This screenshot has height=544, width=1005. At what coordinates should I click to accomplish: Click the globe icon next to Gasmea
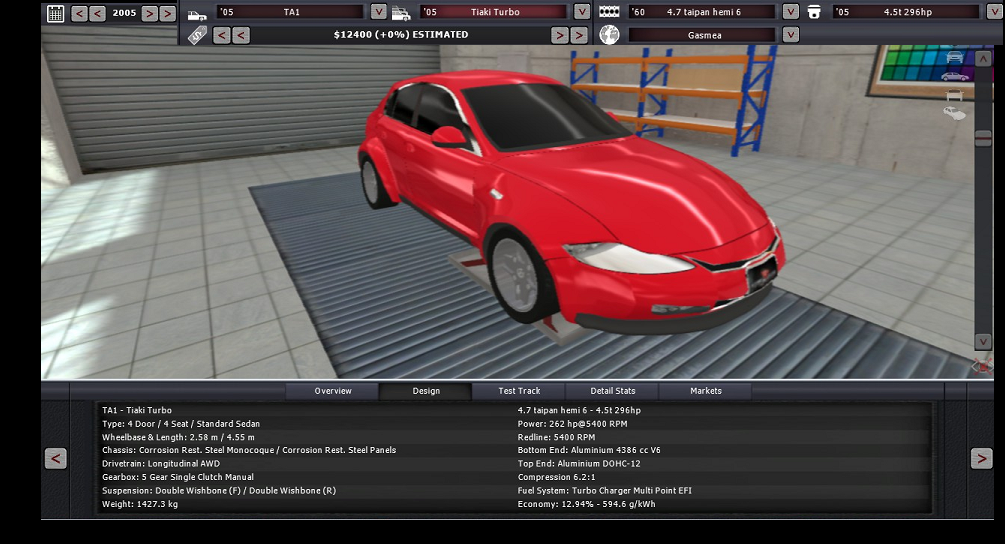pos(609,34)
